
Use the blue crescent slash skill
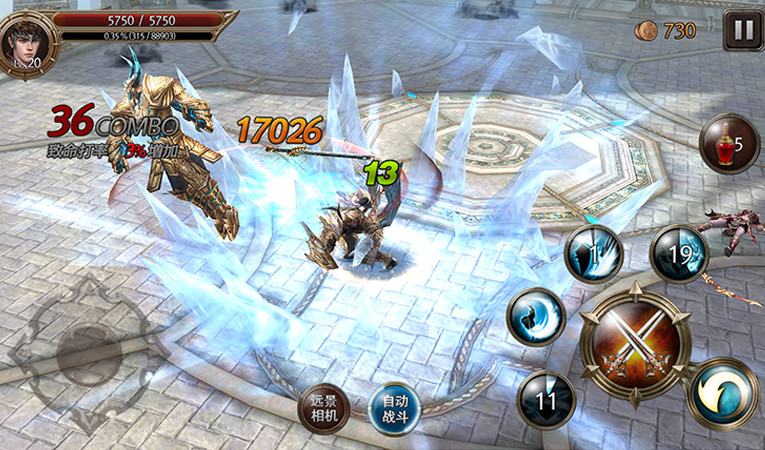(x=537, y=317)
